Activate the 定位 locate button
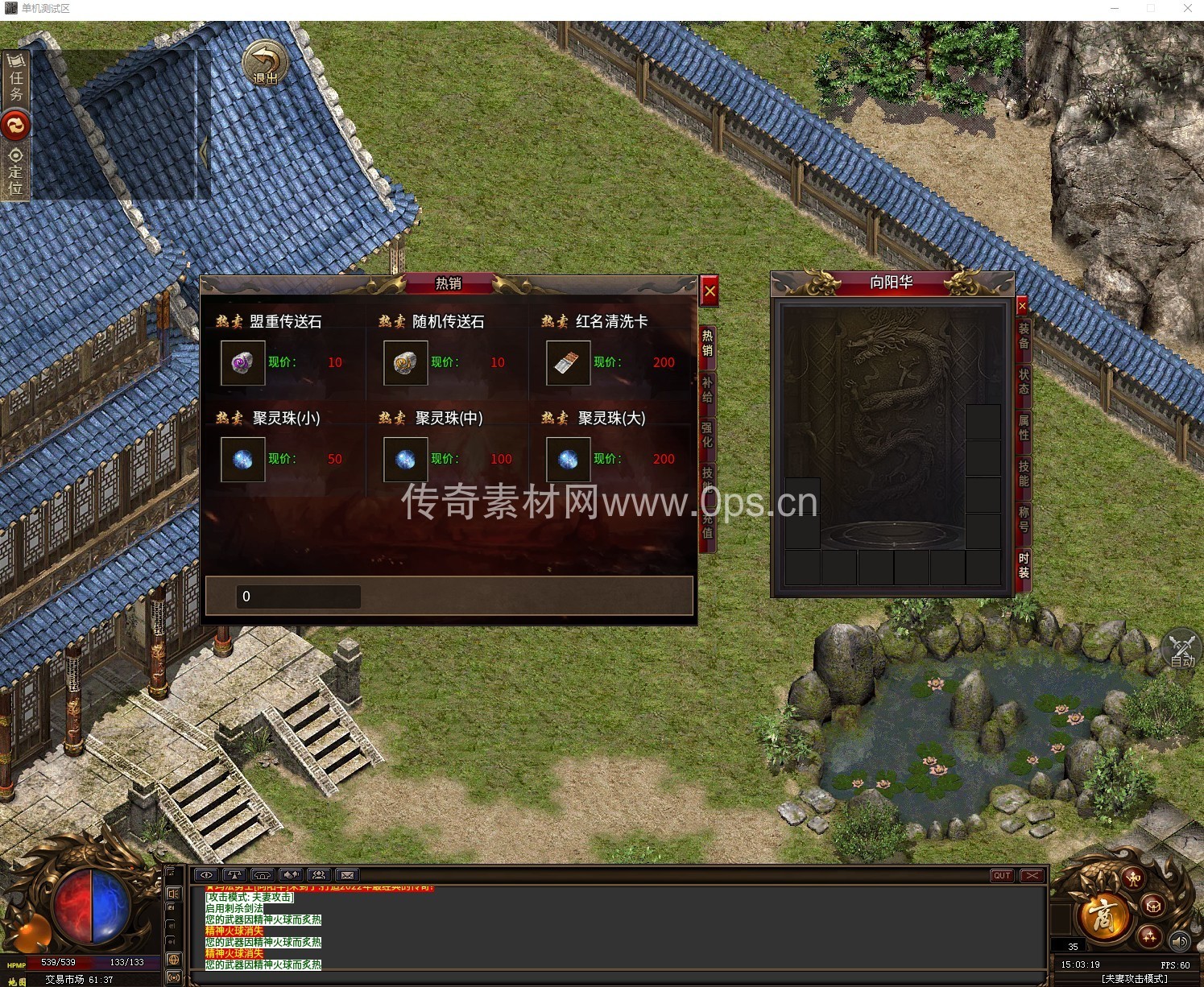The width and height of the screenshot is (1204, 987). tap(15, 172)
